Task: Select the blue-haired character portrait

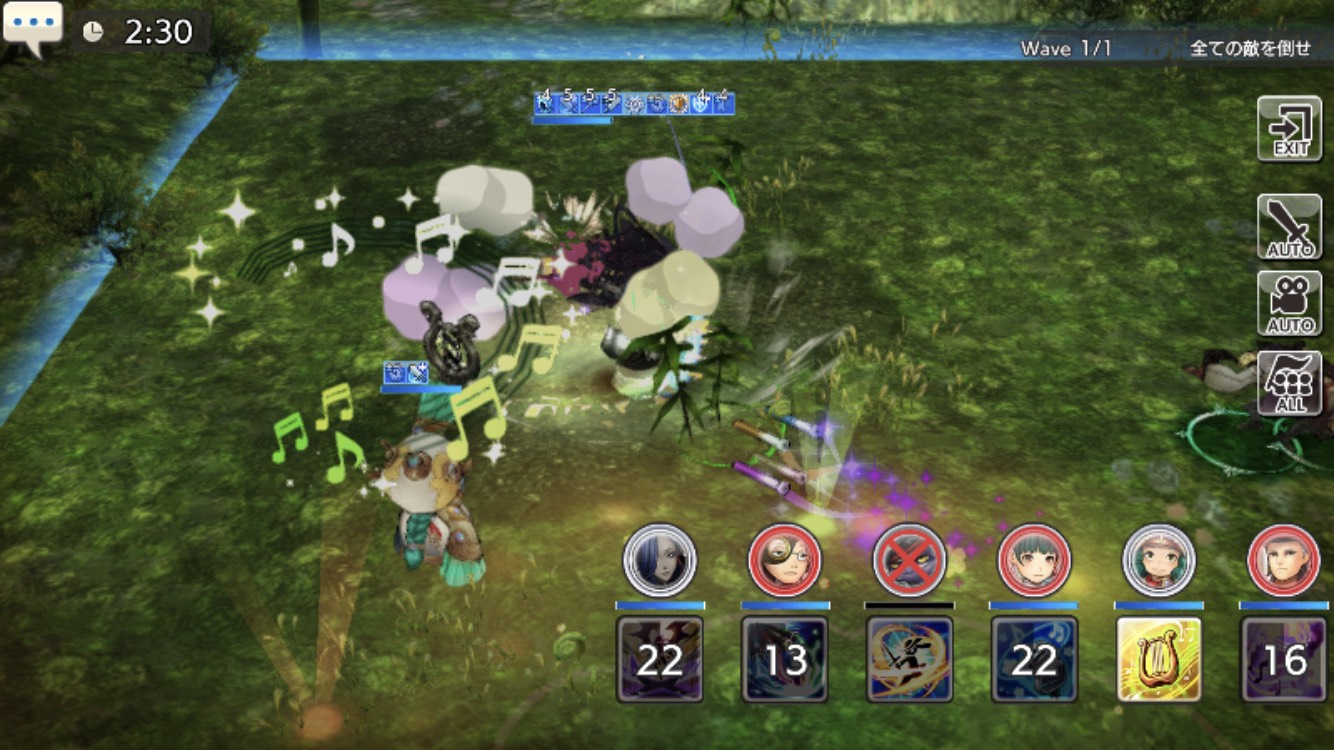Action: [659, 560]
